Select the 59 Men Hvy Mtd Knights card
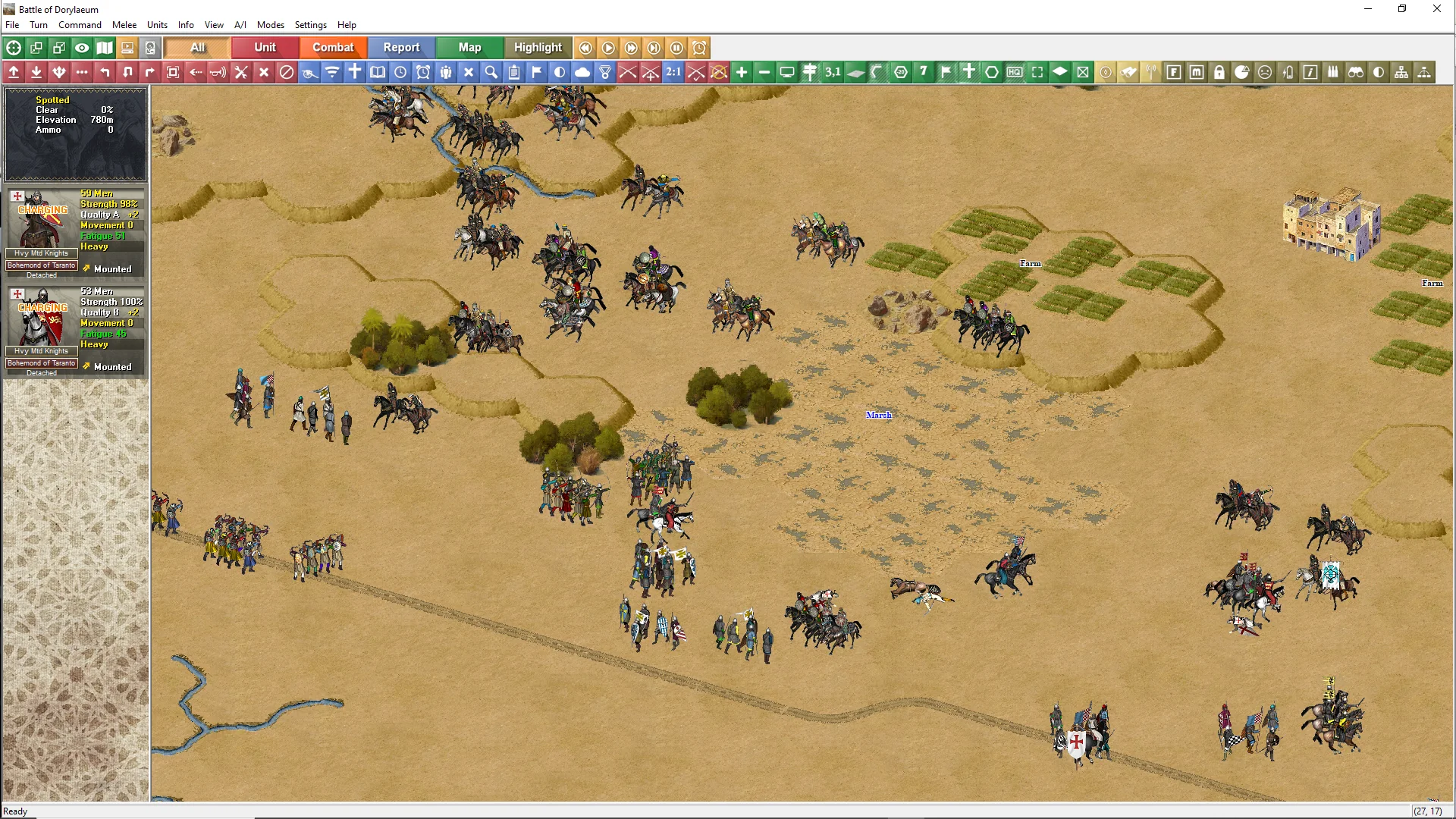The height and width of the screenshot is (819, 1456). 75,233
